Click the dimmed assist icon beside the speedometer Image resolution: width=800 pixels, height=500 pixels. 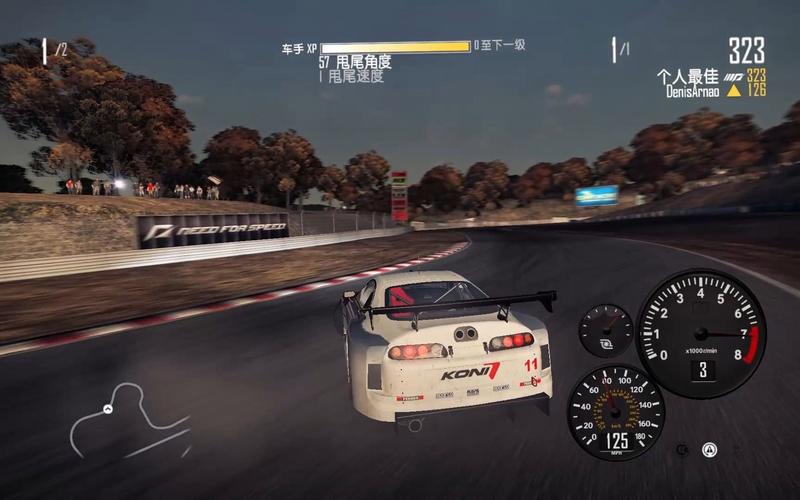click(x=682, y=450)
